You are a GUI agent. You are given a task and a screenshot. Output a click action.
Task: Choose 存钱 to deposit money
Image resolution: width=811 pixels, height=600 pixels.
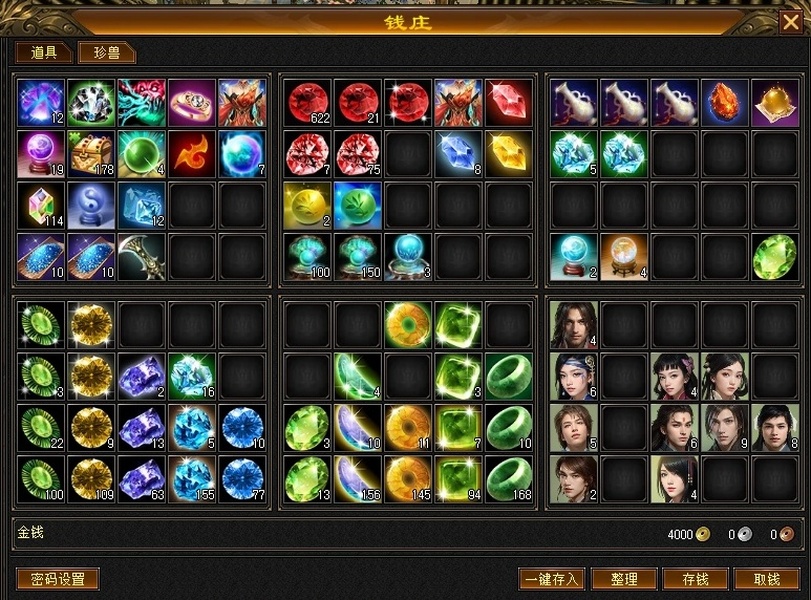(695, 579)
